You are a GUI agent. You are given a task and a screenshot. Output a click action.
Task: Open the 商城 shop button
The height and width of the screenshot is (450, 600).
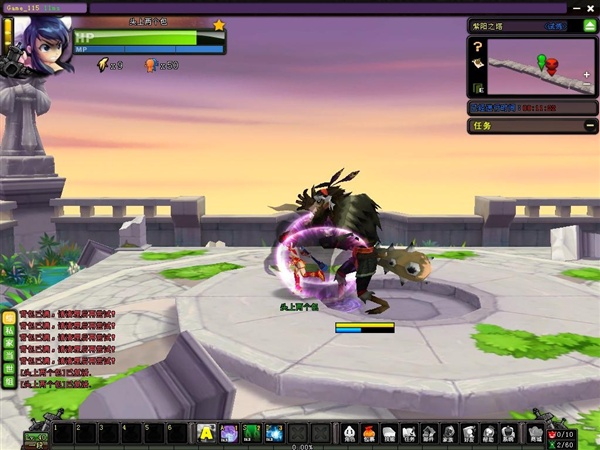(535, 433)
